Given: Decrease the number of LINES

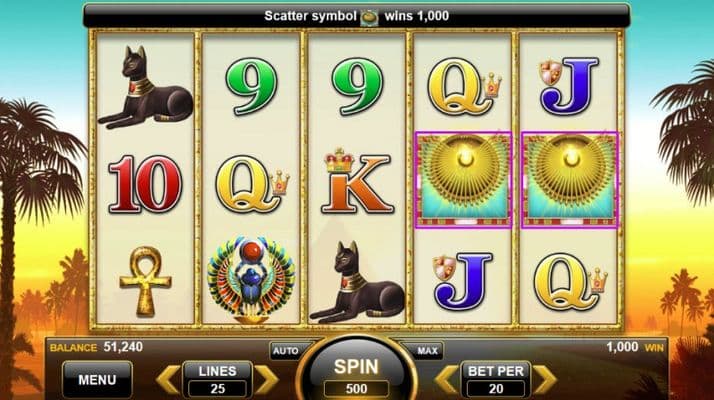Looking at the screenshot, I should coord(168,380).
